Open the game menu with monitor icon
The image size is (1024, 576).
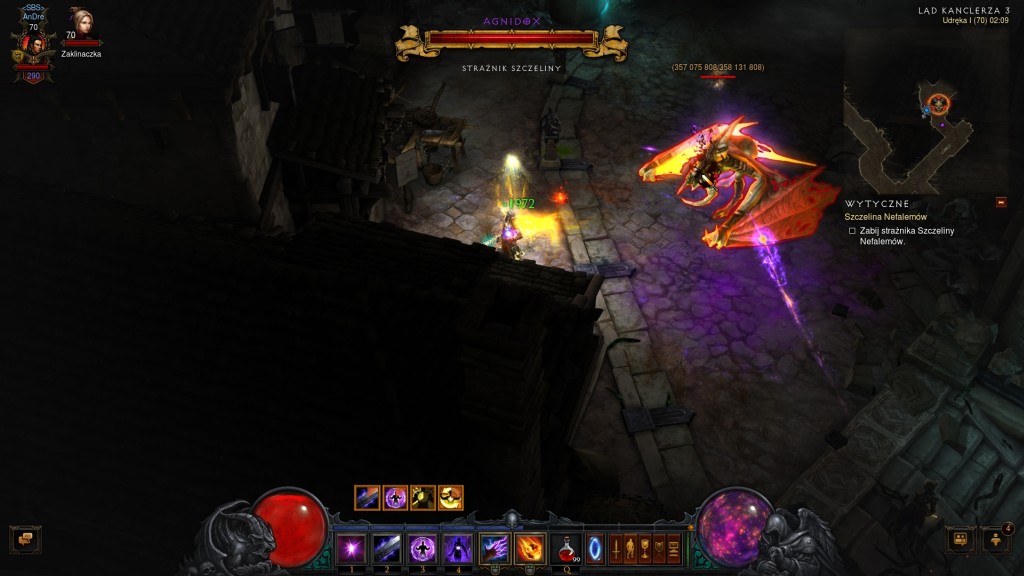click(x=673, y=548)
